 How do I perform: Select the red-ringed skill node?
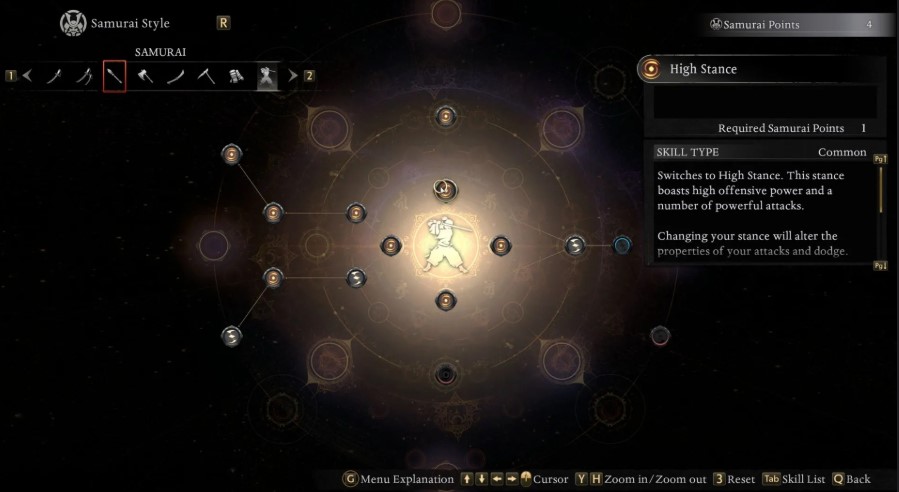[x=659, y=334]
